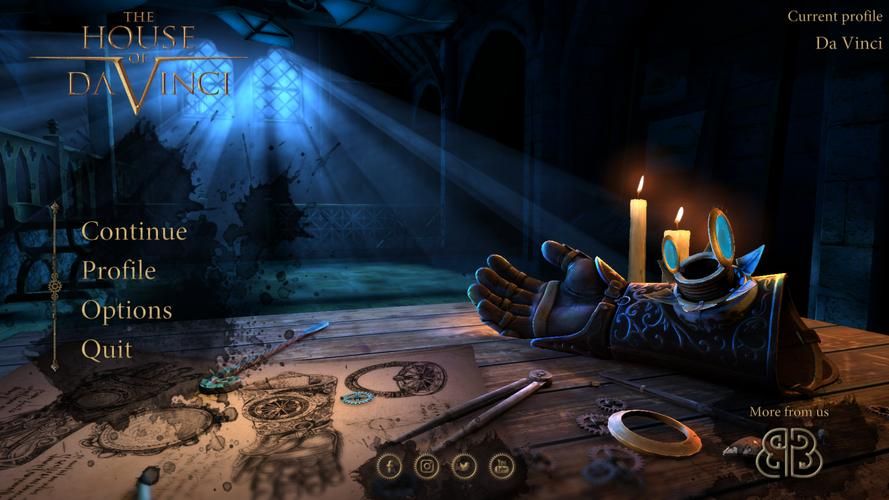Click the Twitter bird icon
Image resolution: width=889 pixels, height=500 pixels.
[464, 465]
